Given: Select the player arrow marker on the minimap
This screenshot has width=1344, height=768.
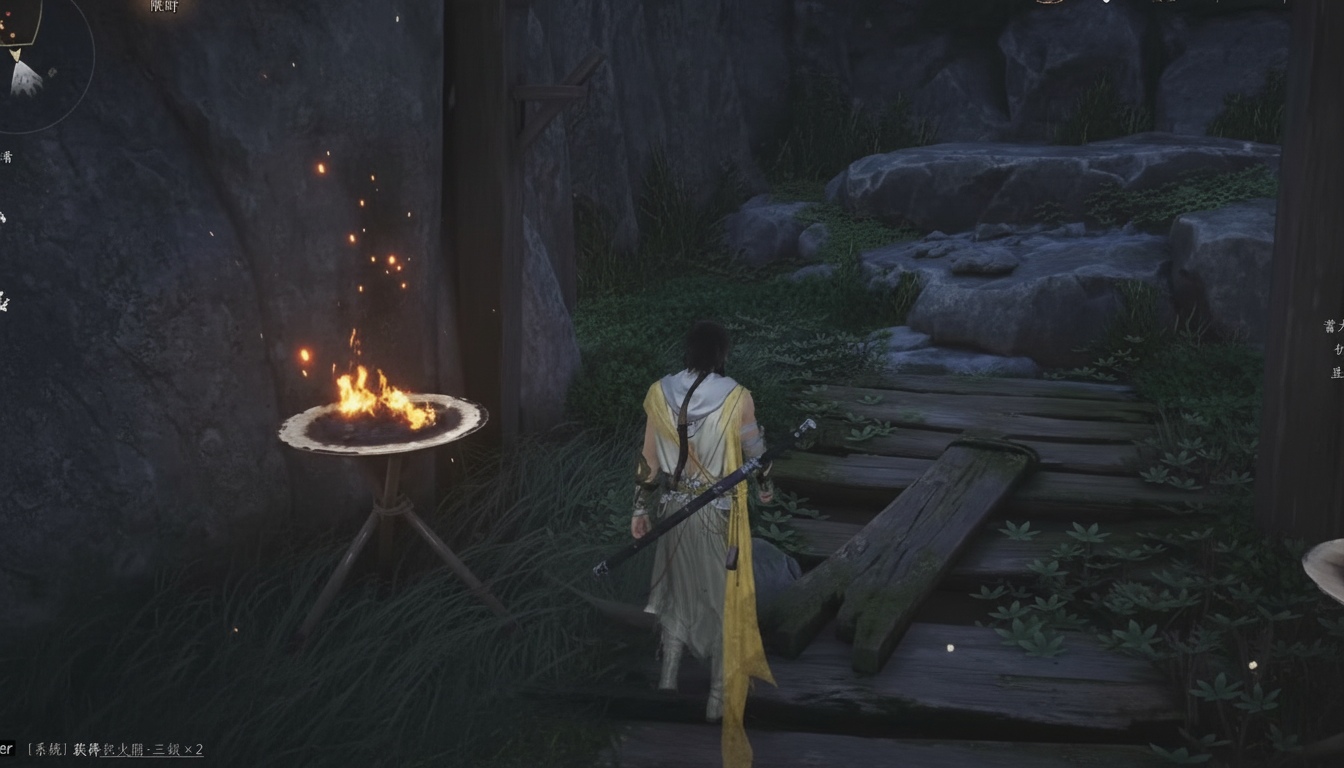Looking at the screenshot, I should (16, 55).
